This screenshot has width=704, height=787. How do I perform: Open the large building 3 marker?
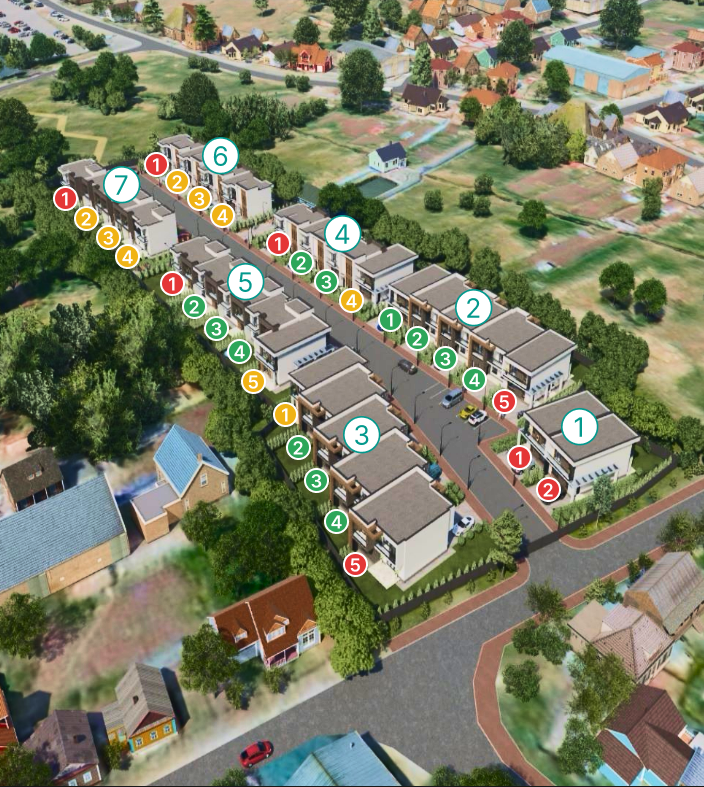coord(362,434)
